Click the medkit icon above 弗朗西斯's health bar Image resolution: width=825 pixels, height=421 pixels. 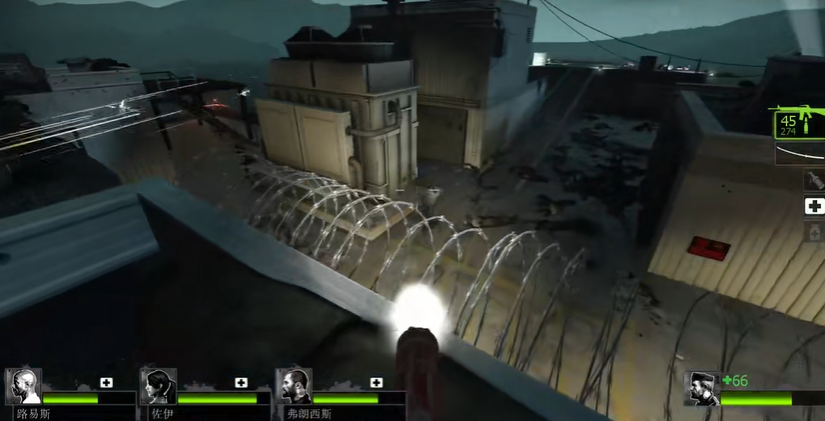coord(376,382)
